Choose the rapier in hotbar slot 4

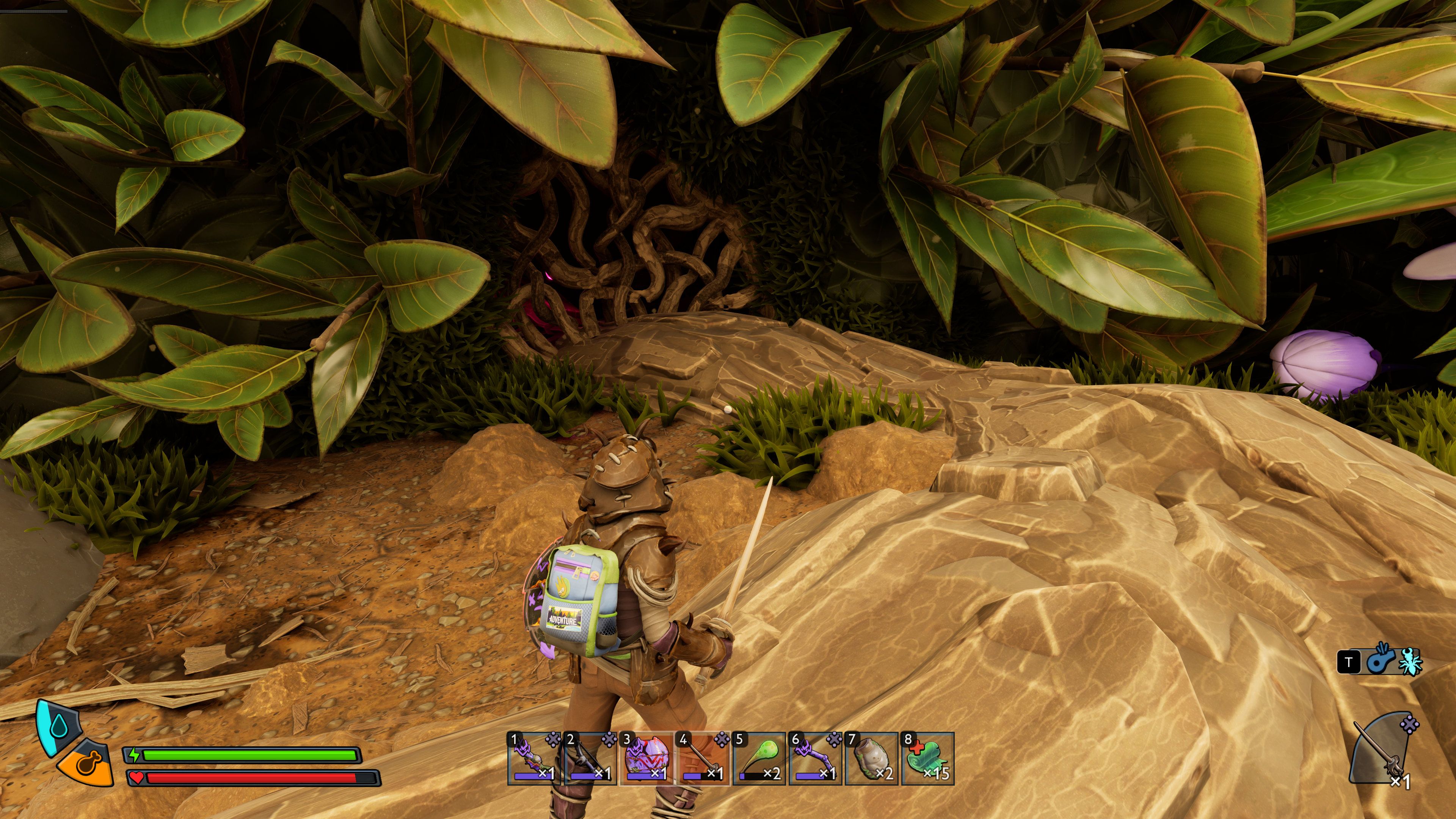pos(702,758)
